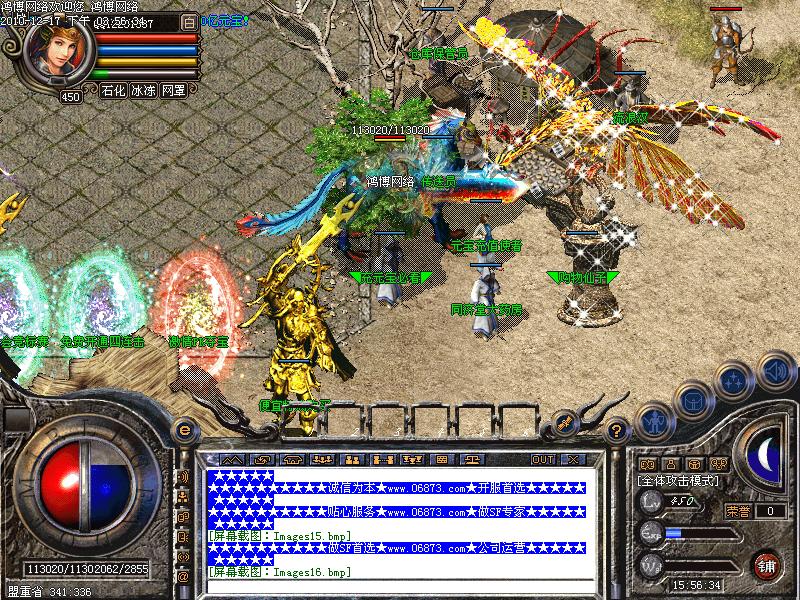The height and width of the screenshot is (600, 800).
Task: Click the OUT button above chat
Action: (x=543, y=459)
